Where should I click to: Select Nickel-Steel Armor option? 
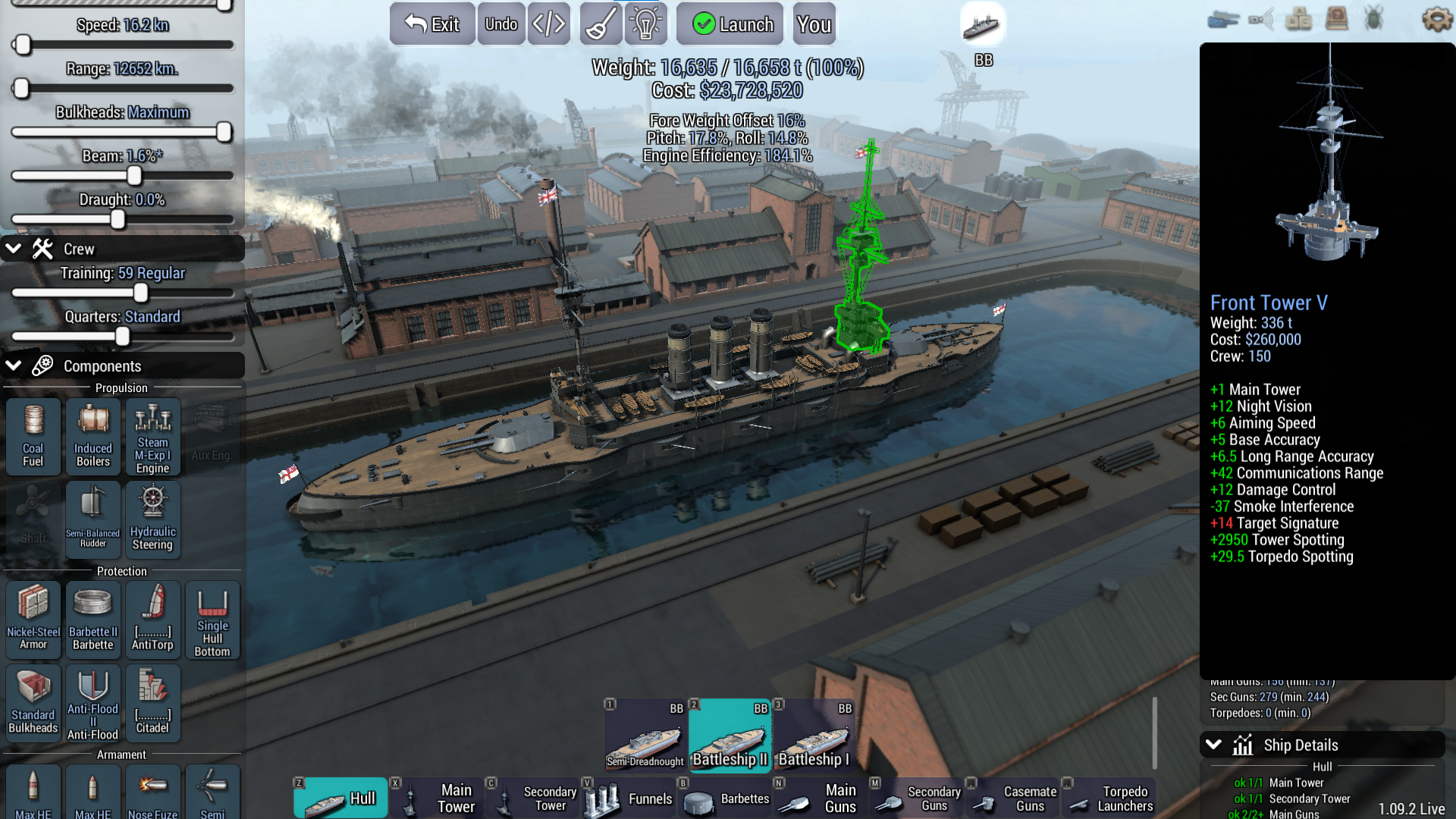(33, 620)
